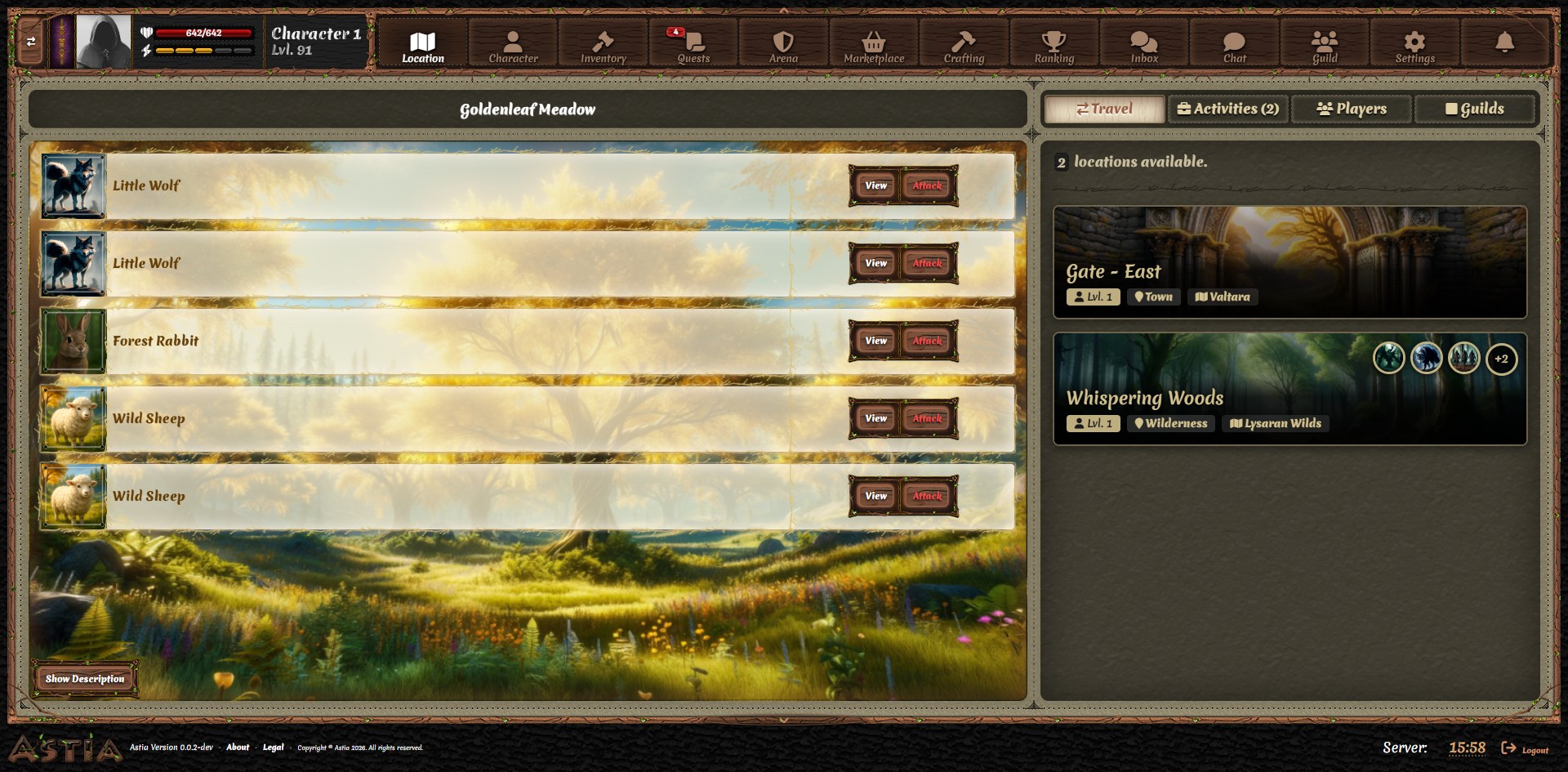Select the Arena shield icon
1568x772 pixels.
click(782, 44)
